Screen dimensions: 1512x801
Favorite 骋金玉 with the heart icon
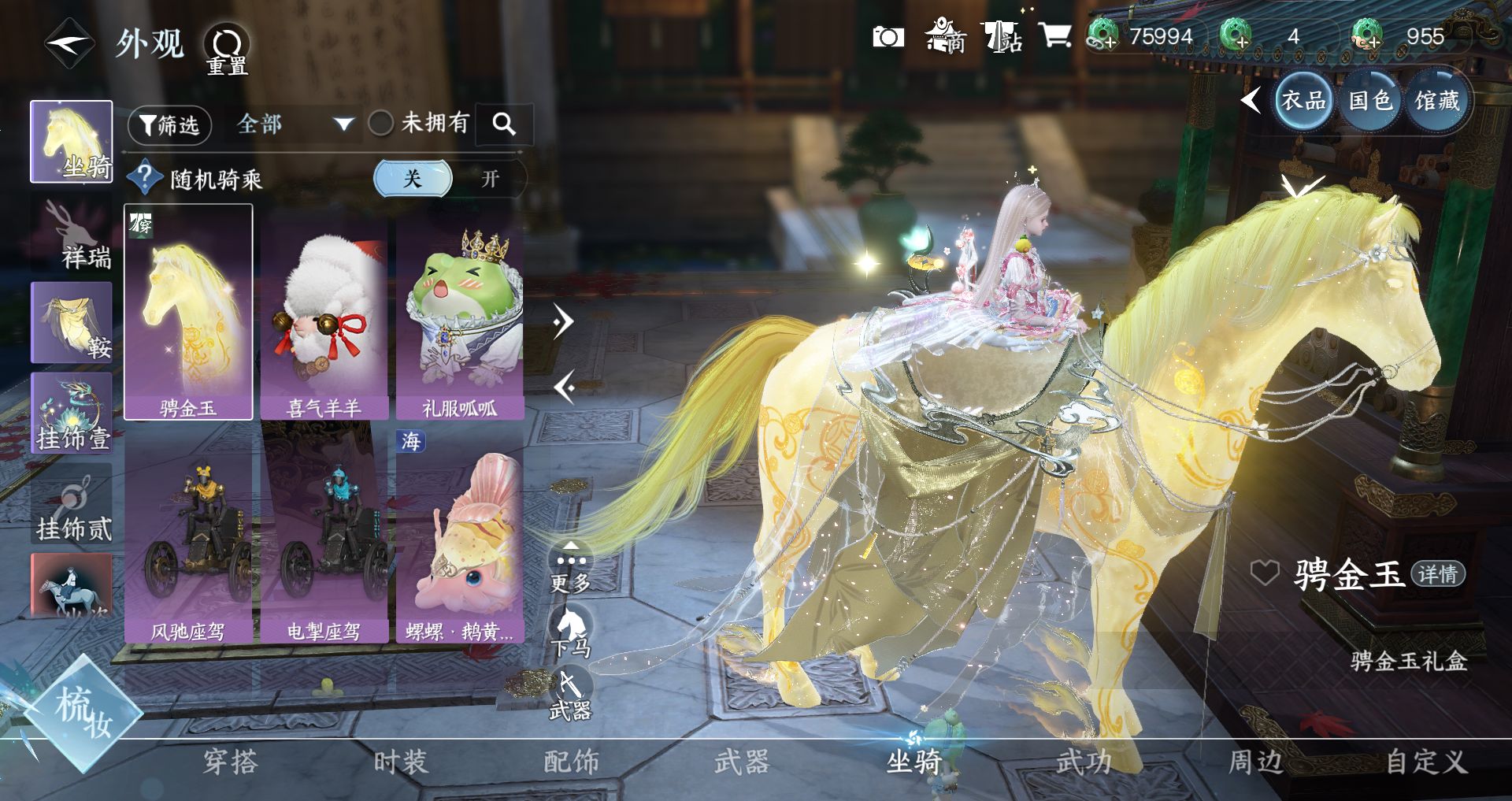point(1265,573)
